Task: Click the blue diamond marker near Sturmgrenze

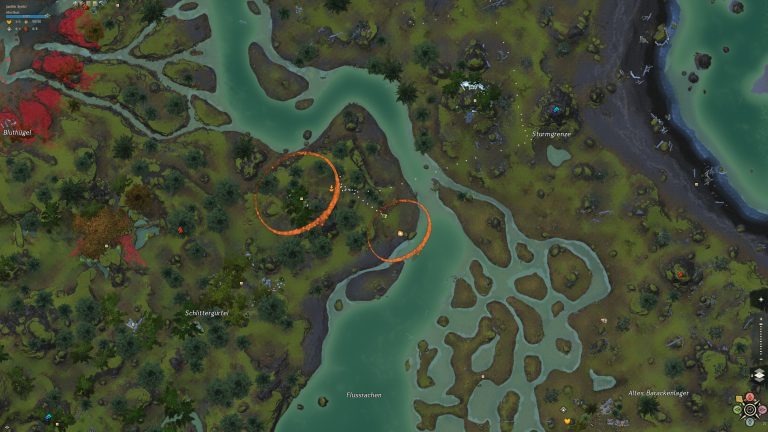Action: 556,109
